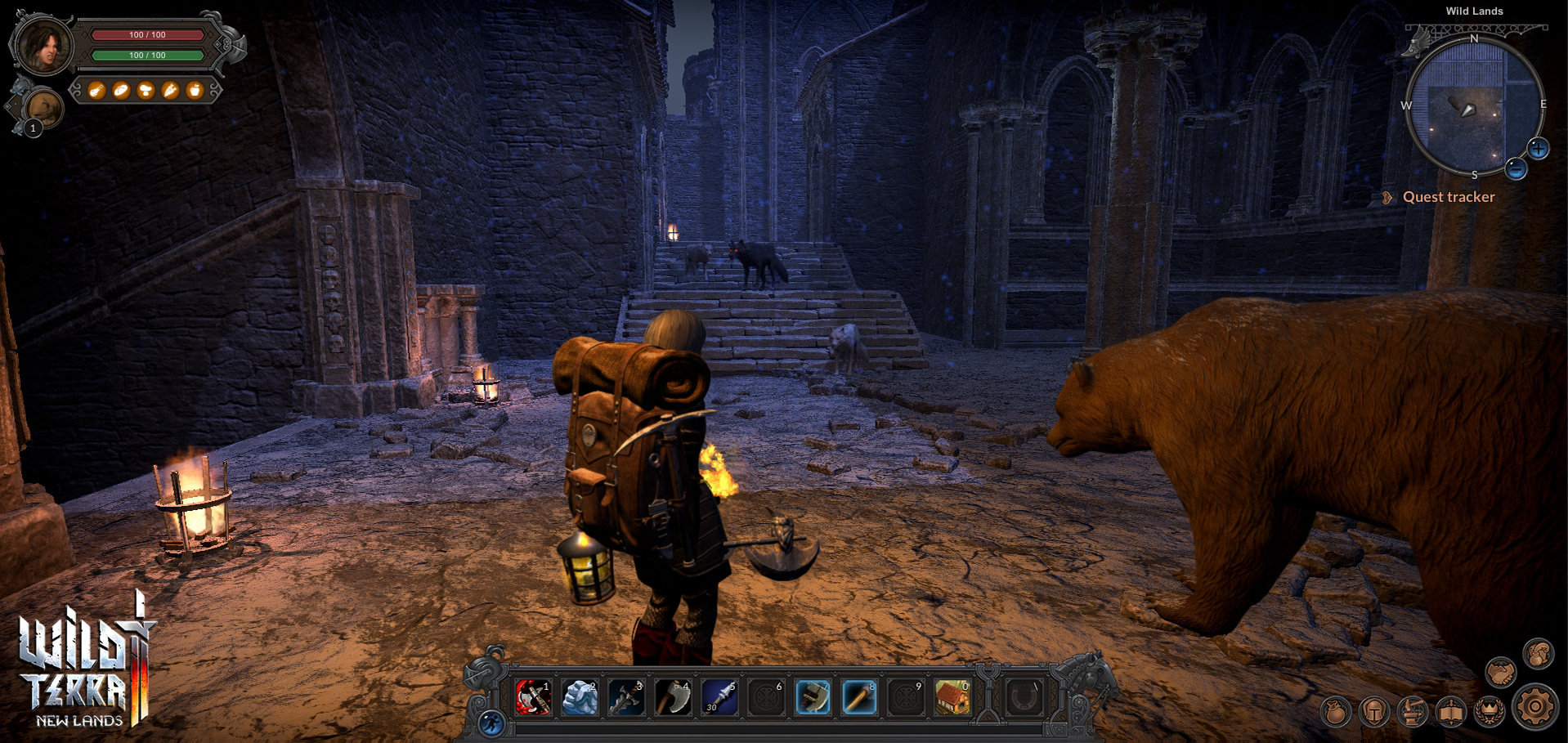Image resolution: width=1568 pixels, height=743 pixels.
Task: Expand the Quest tracker
Action: (1448, 197)
